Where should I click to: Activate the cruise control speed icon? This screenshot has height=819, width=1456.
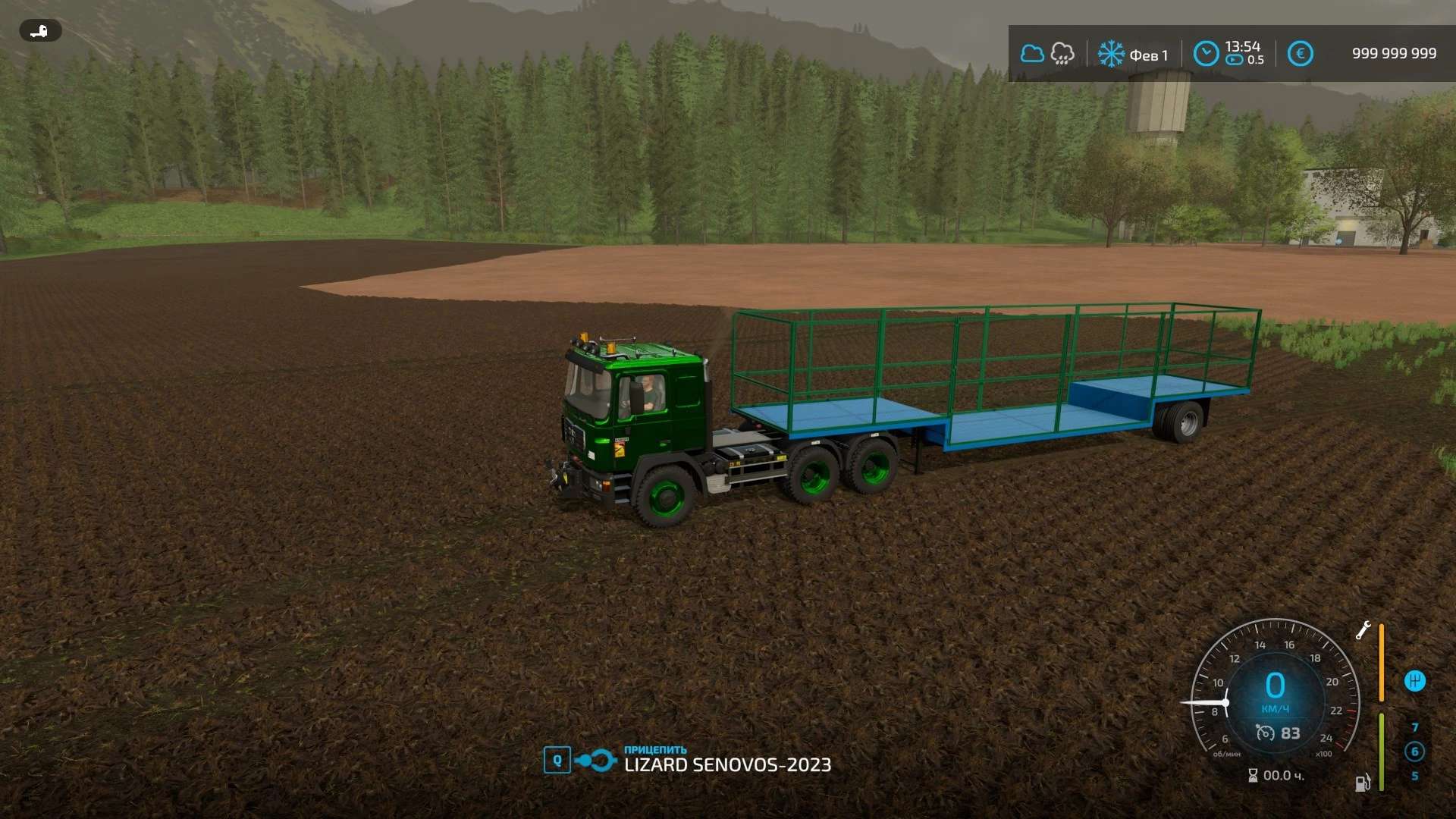(1265, 733)
